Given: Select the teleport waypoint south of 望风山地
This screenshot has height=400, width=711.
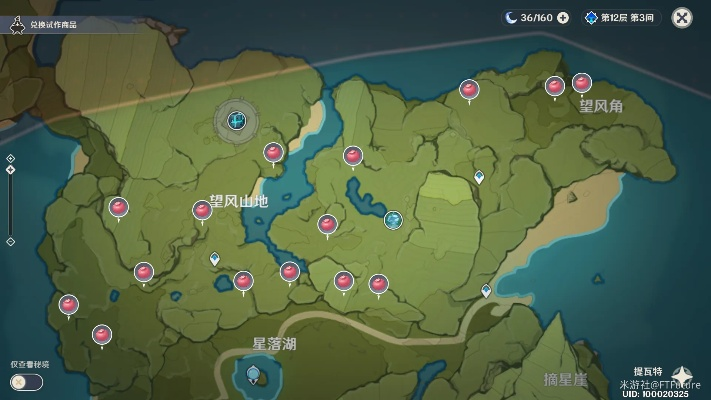Looking at the screenshot, I should click(215, 258).
